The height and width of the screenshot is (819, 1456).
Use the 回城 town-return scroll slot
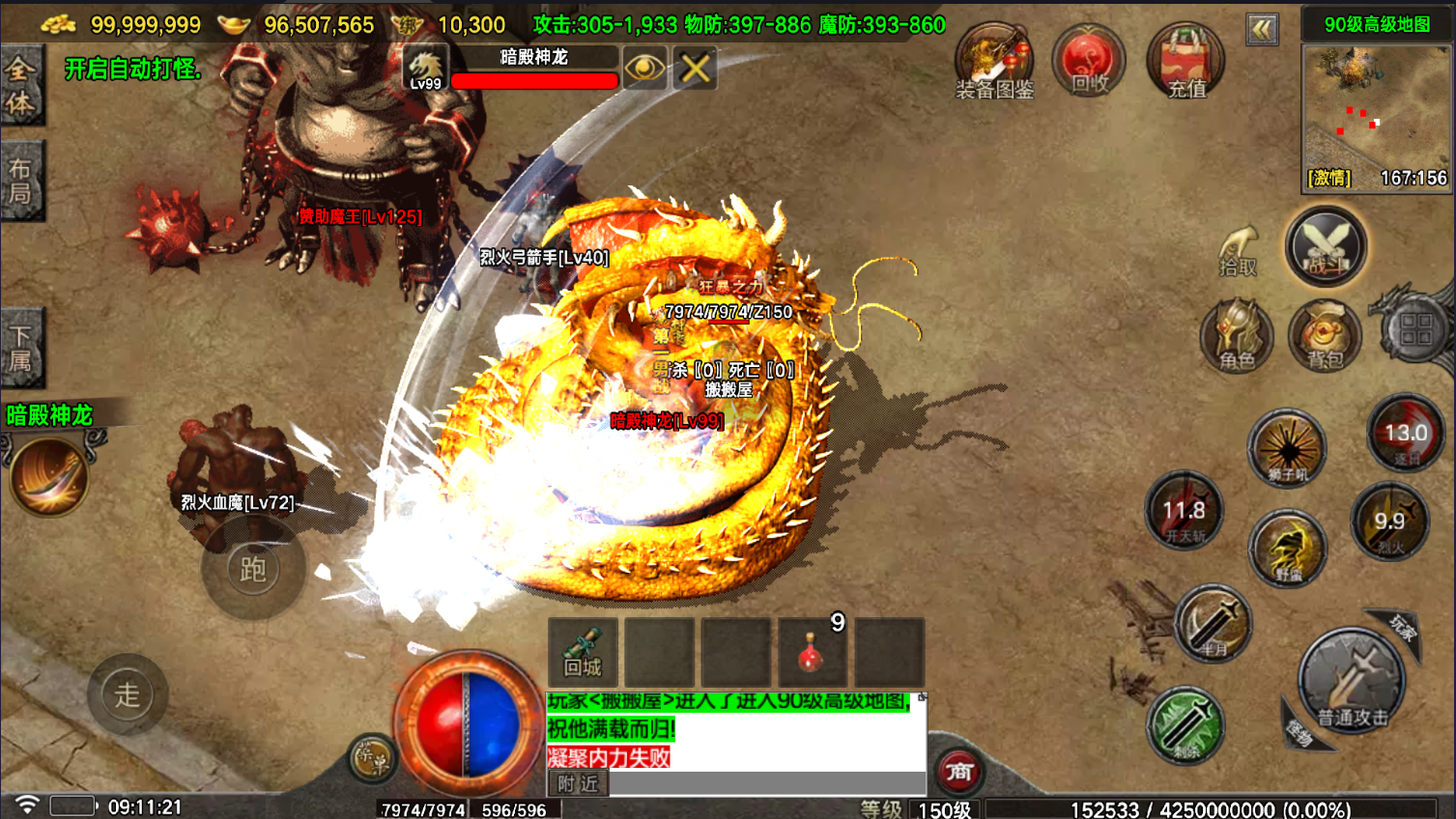tap(583, 653)
